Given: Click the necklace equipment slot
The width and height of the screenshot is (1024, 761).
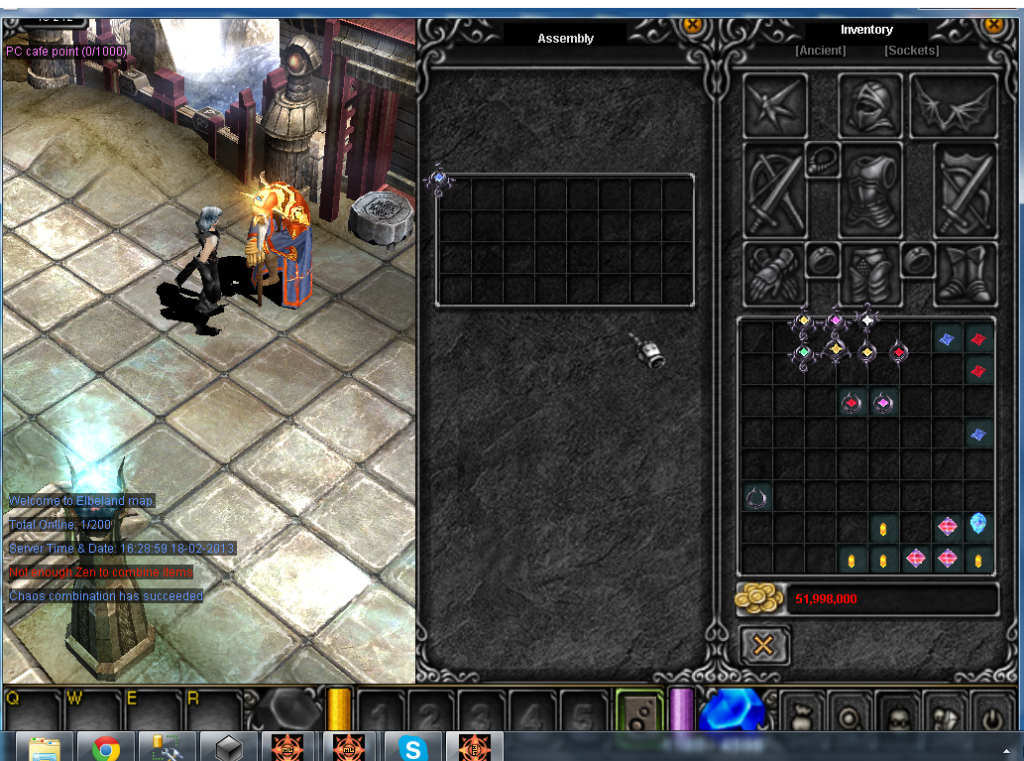Looking at the screenshot, I should click(822, 160).
